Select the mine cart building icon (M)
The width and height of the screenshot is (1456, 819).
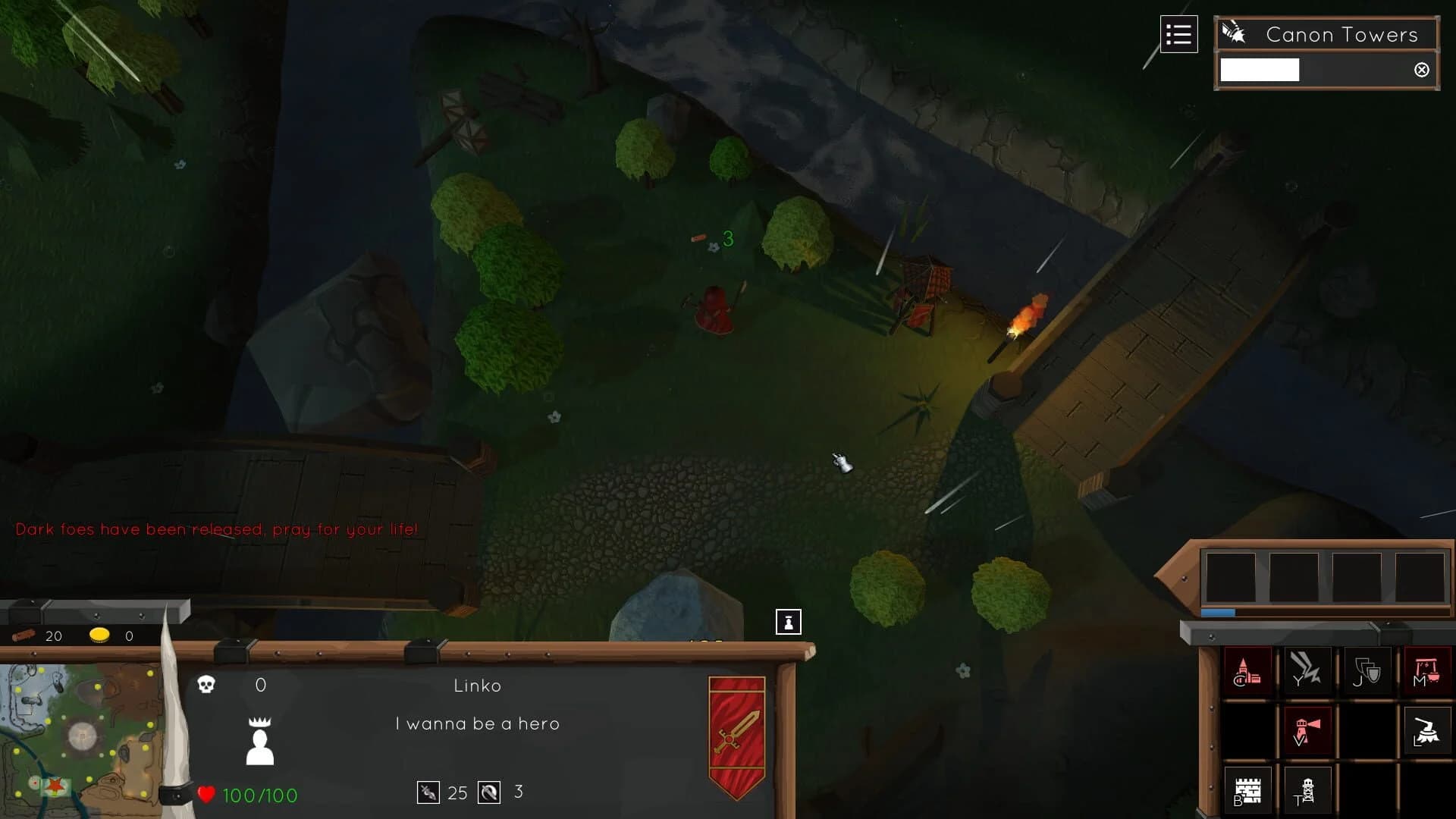tap(1426, 670)
